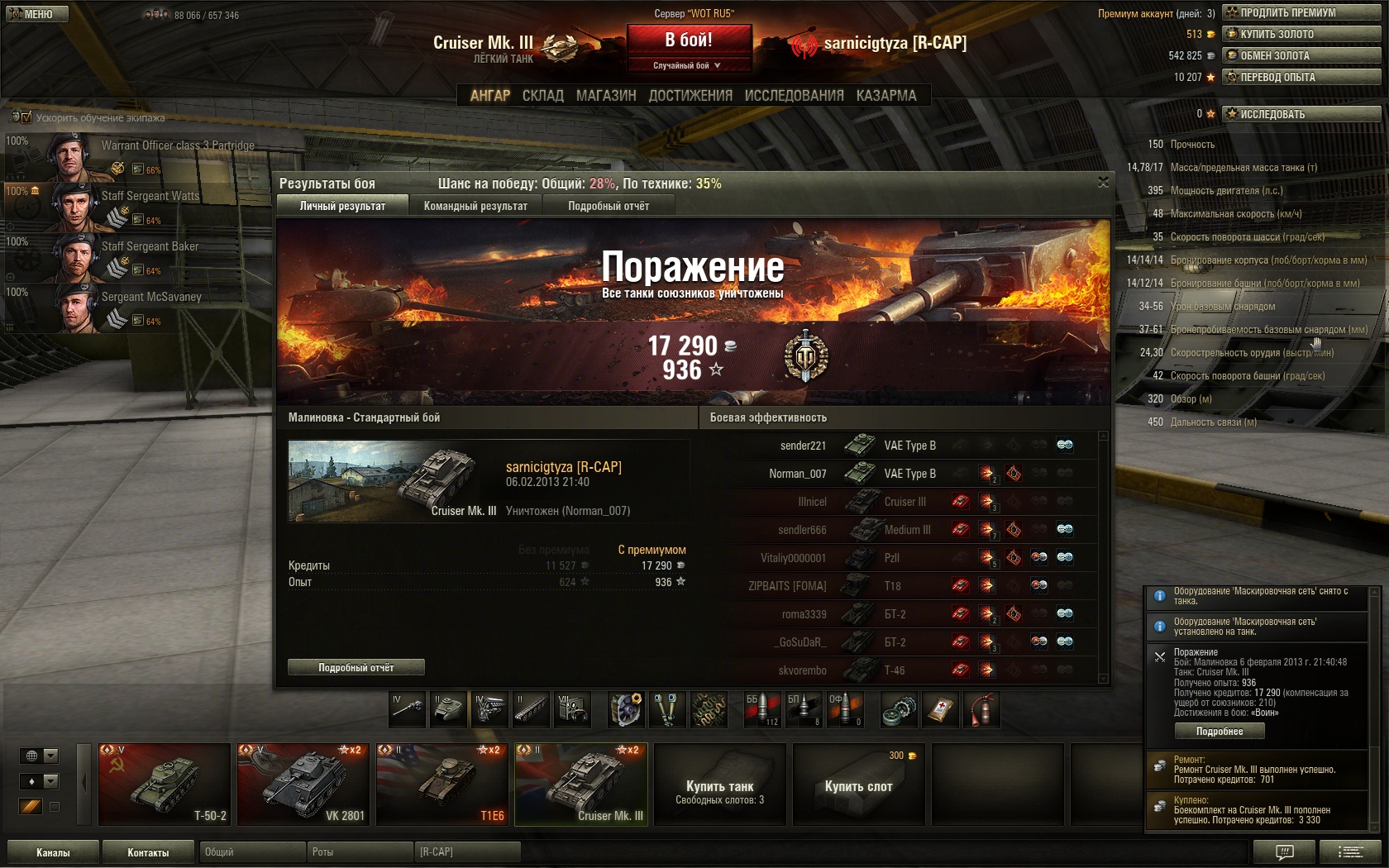The image size is (1389, 868).
Task: Click the Подробный отчёт button below results
Action: [356, 667]
